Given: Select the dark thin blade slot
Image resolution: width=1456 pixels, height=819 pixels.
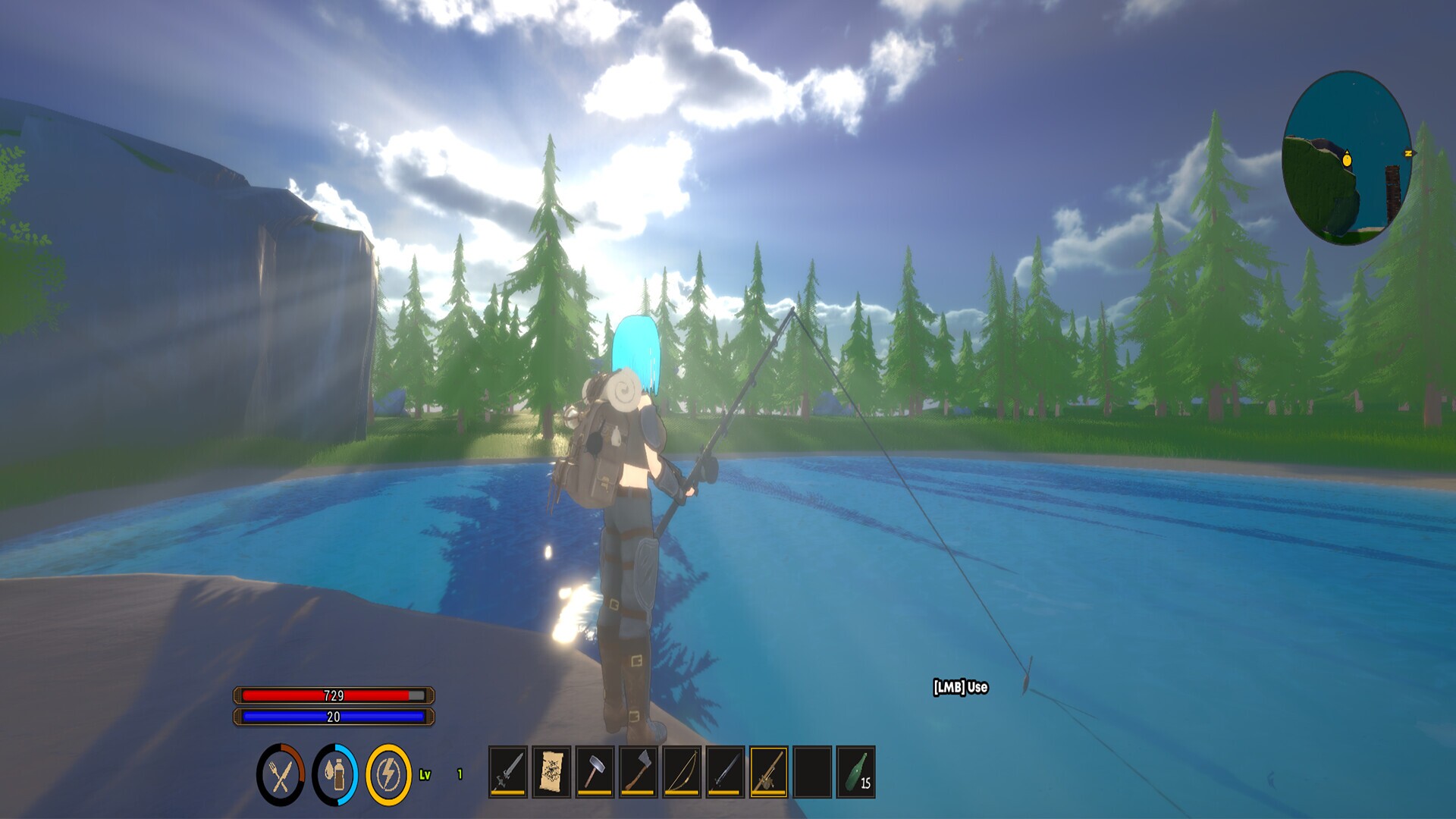Looking at the screenshot, I should click(x=725, y=772).
